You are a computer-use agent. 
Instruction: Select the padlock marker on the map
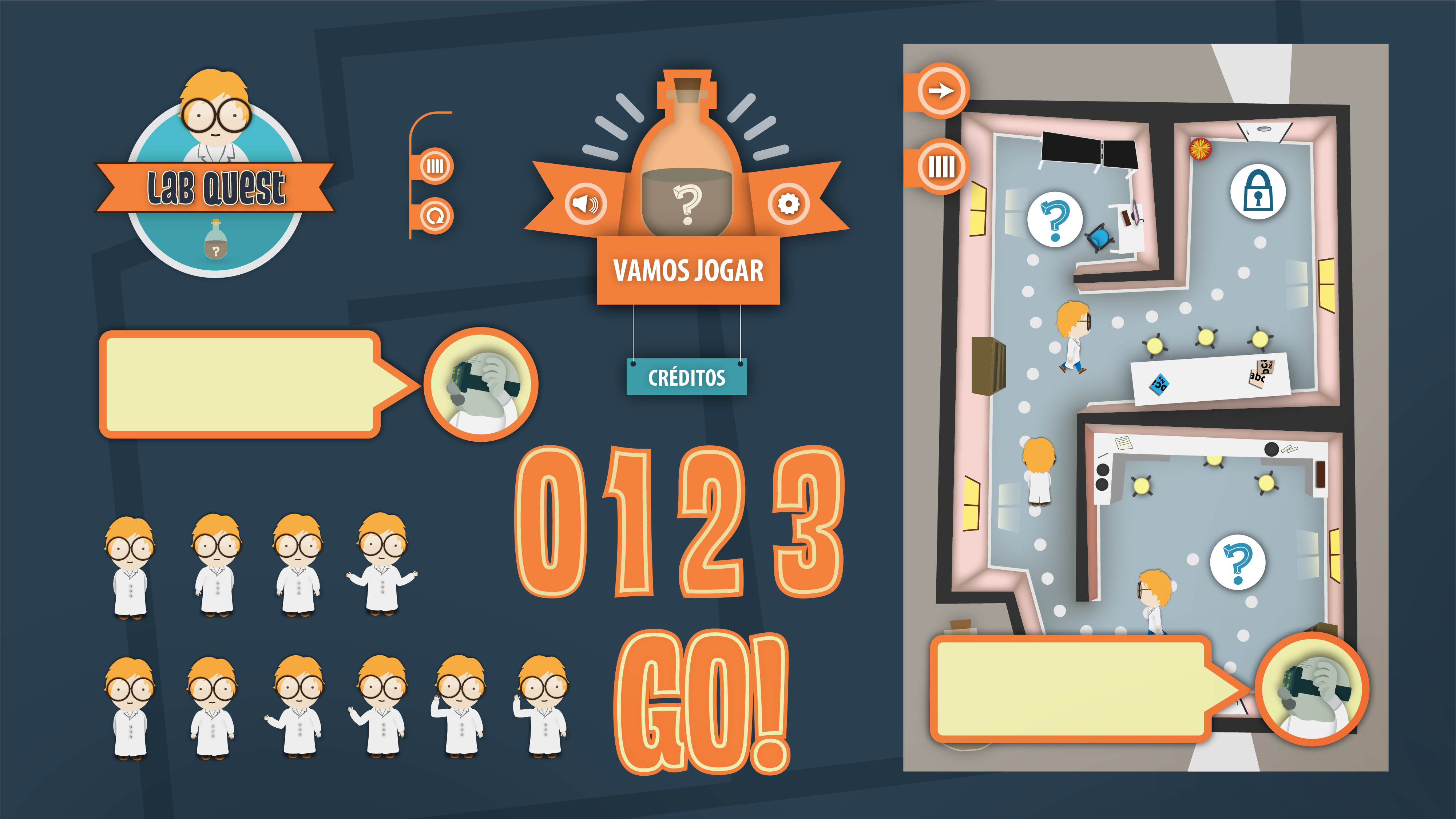[x=1258, y=192]
